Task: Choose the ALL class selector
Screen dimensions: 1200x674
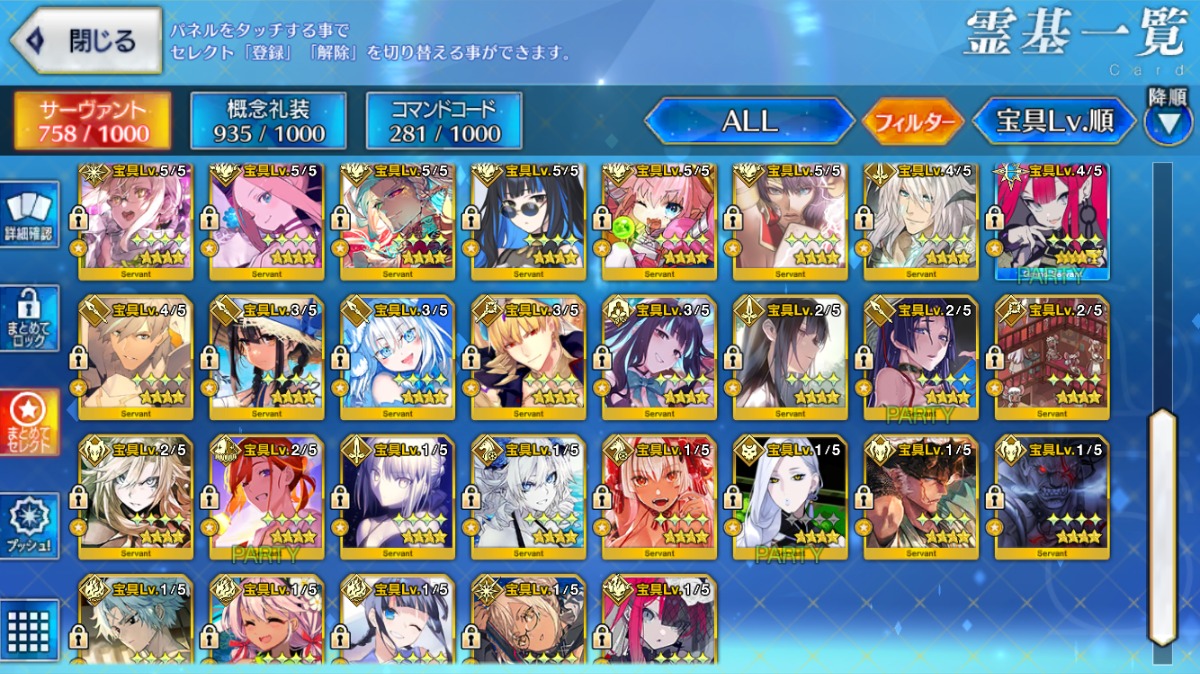Action: (750, 121)
